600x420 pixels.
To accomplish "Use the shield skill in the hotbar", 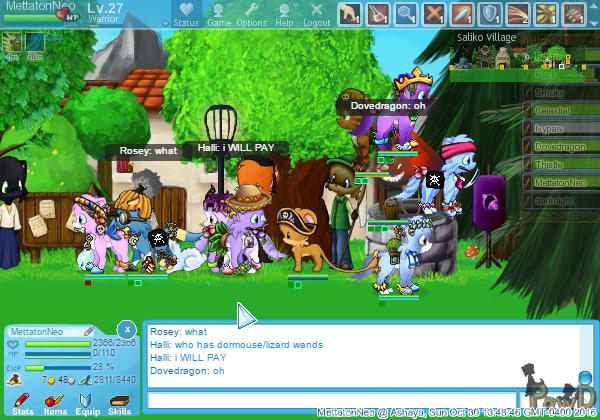I will point(491,14).
